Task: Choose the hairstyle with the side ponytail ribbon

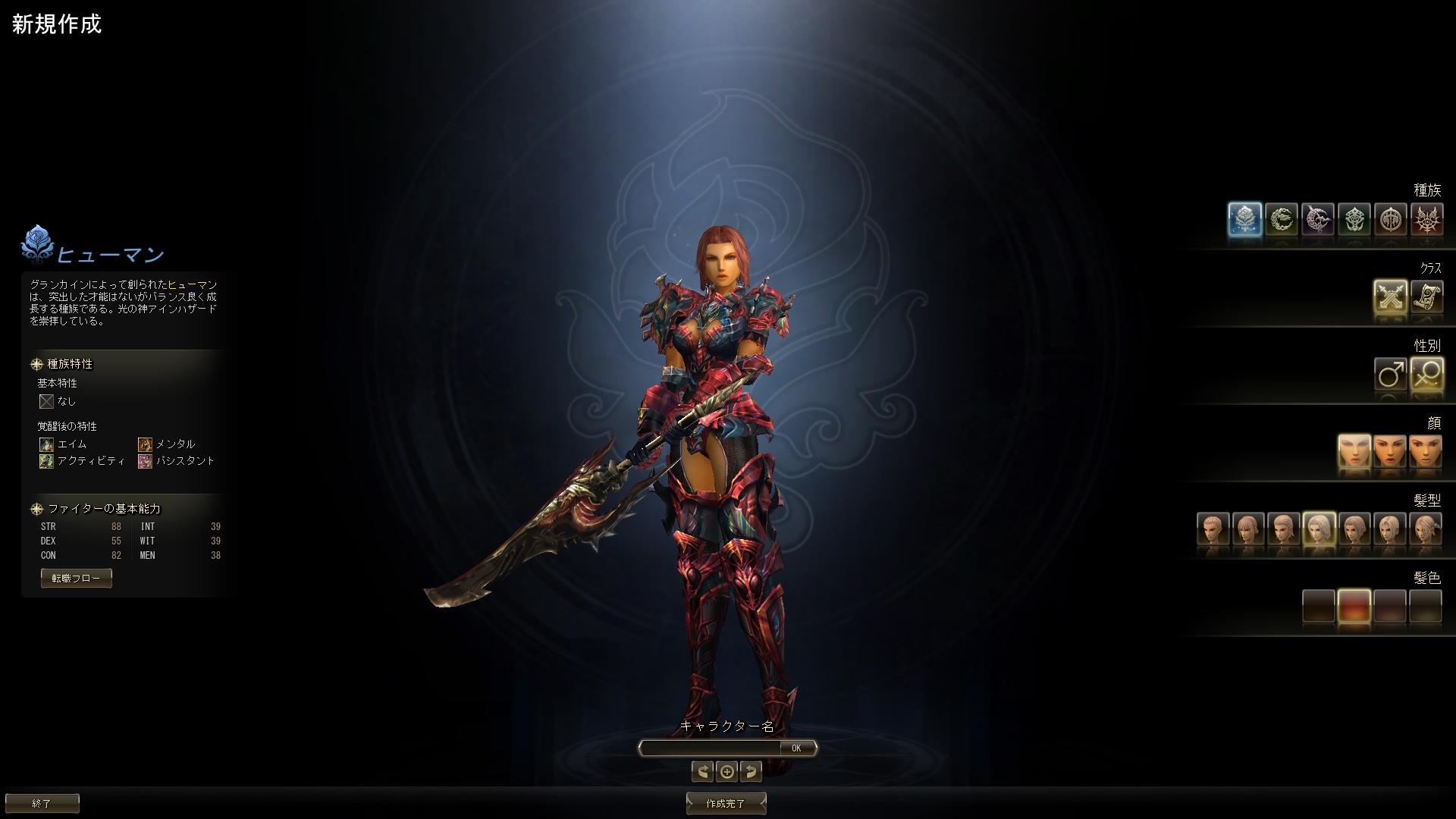Action: [x=1426, y=529]
